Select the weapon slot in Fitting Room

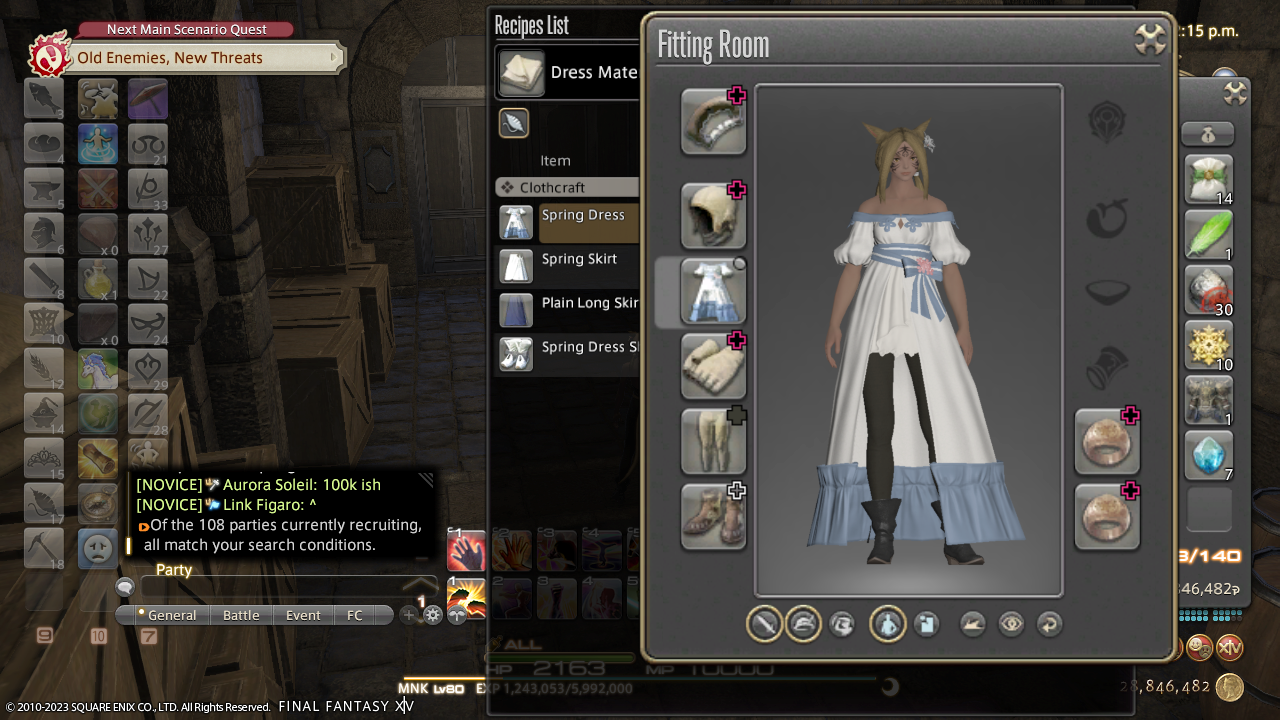(x=713, y=122)
